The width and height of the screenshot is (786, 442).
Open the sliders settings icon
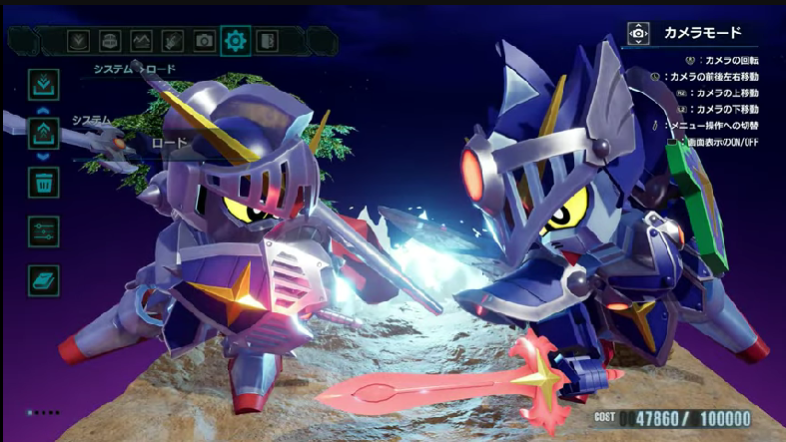pyautogui.click(x=44, y=230)
